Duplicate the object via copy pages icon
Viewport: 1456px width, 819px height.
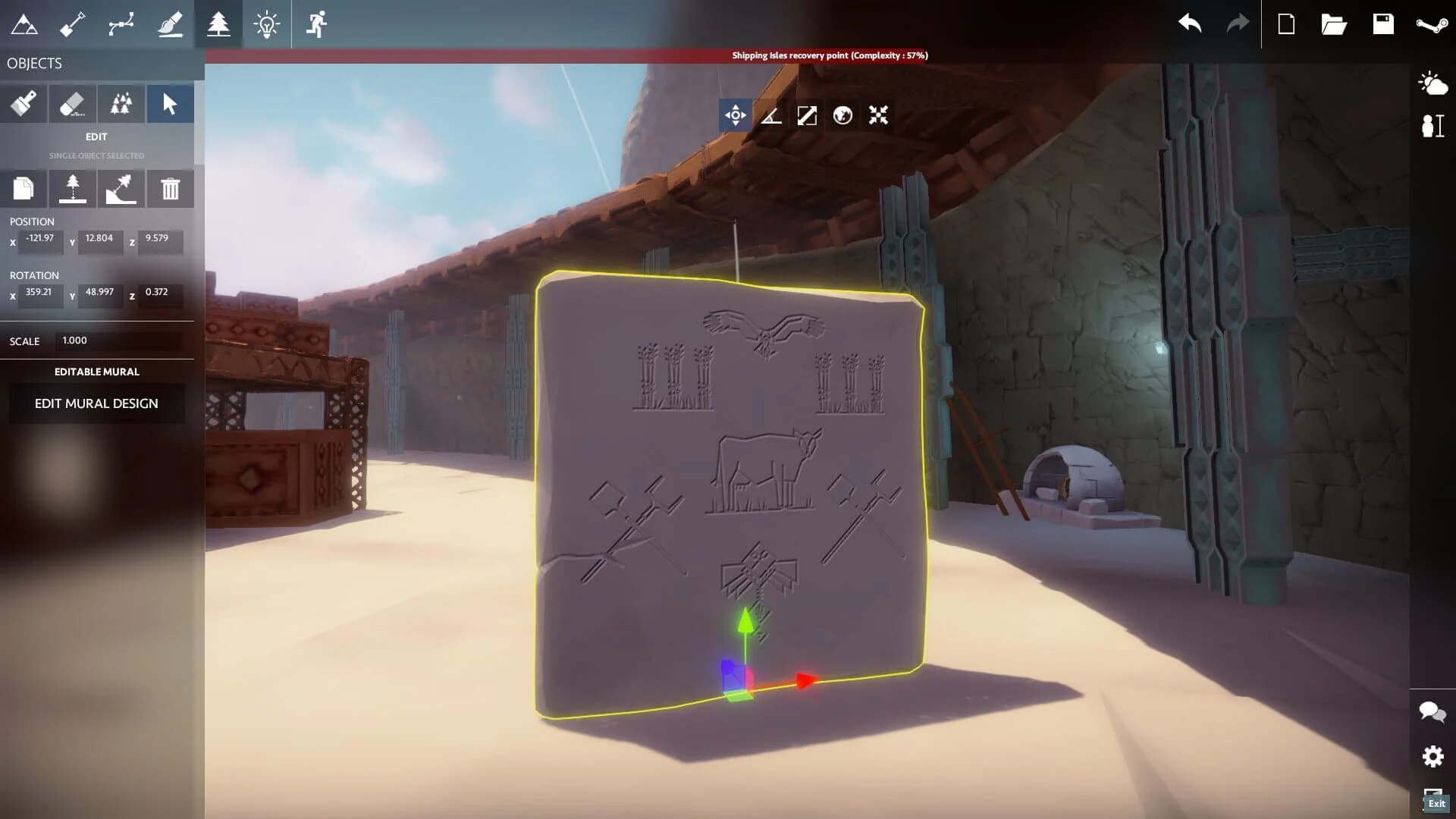click(25, 189)
